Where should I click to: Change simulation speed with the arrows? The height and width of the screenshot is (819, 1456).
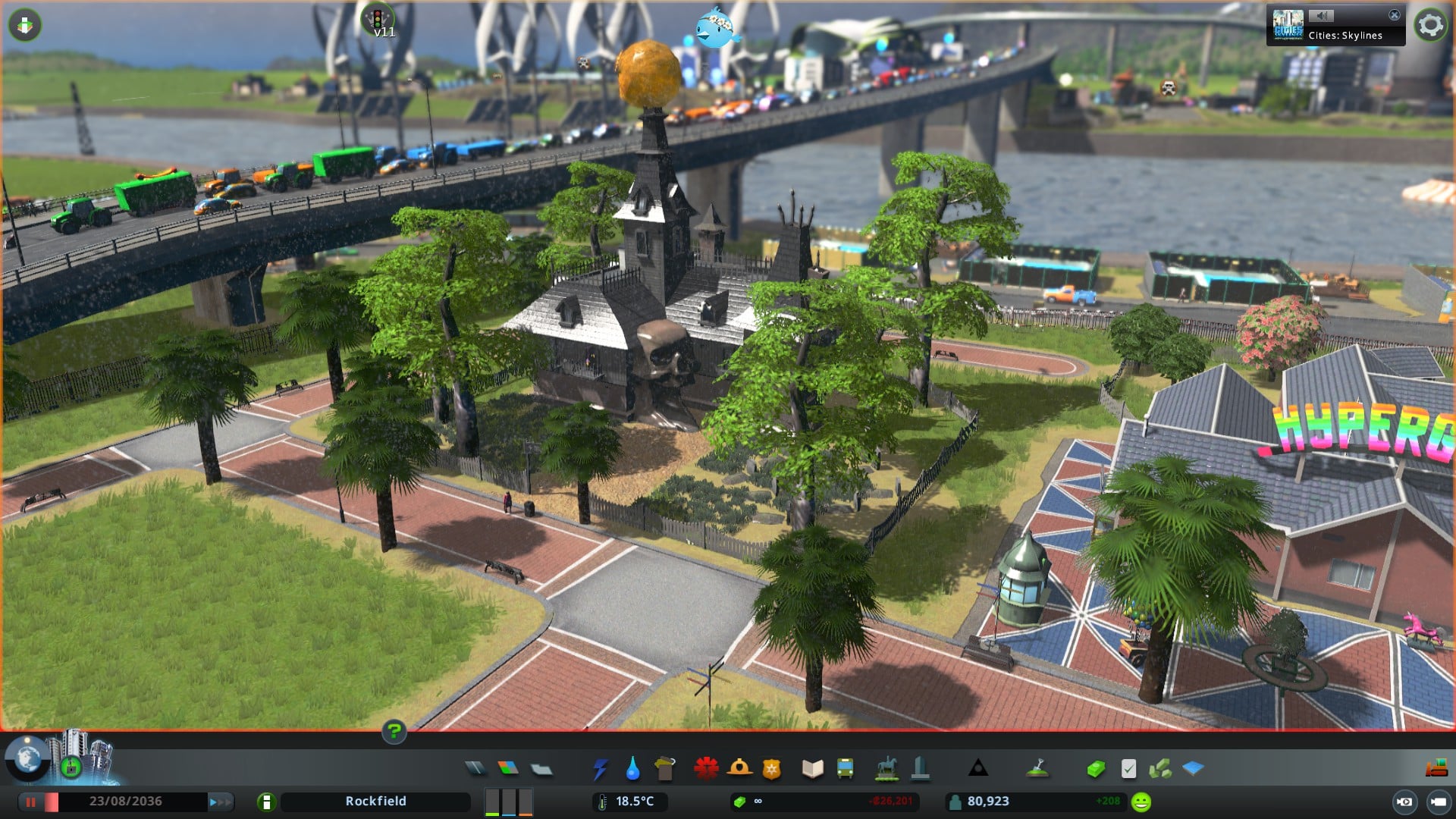pos(219,802)
